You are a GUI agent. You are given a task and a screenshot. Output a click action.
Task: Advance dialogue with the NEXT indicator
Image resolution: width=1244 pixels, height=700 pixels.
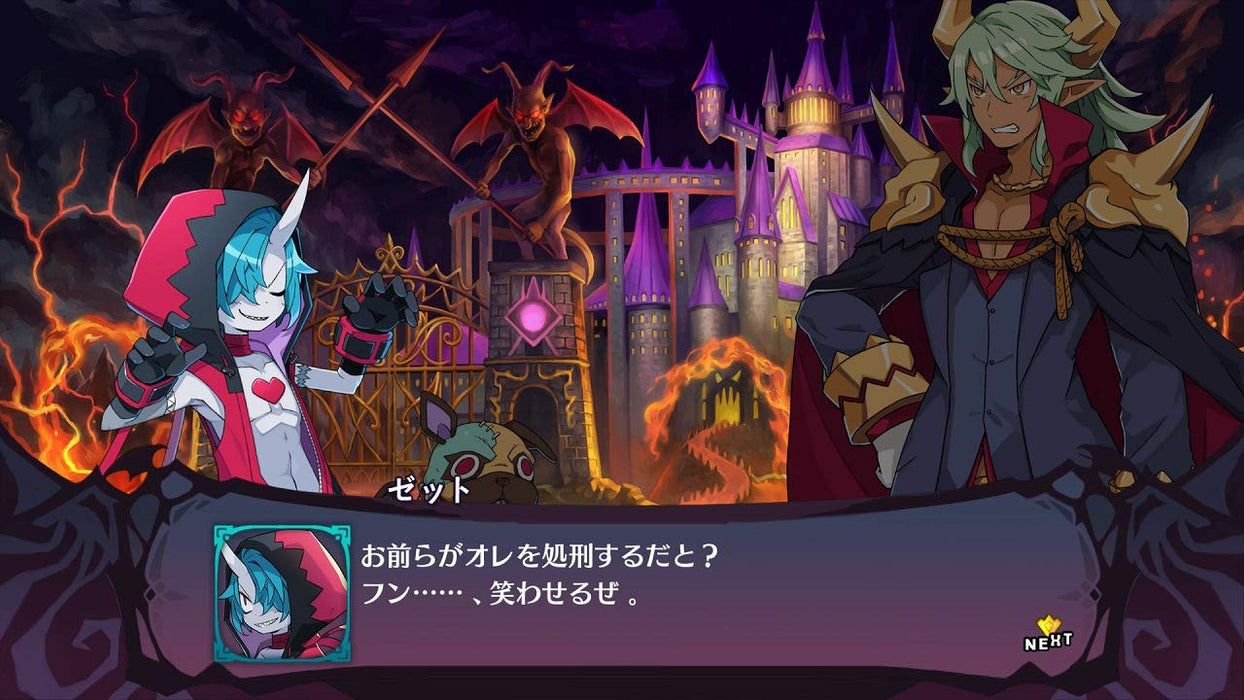coord(1047,635)
